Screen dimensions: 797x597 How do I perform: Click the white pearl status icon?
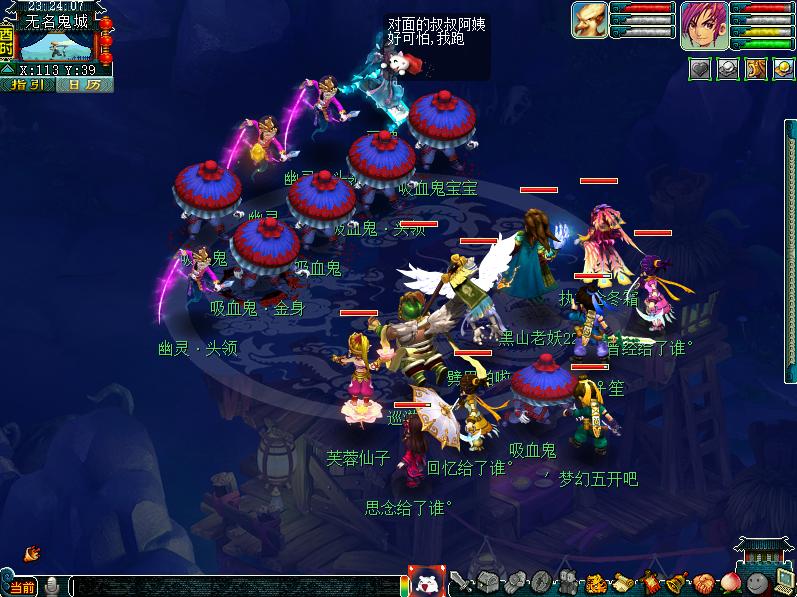(x=728, y=68)
